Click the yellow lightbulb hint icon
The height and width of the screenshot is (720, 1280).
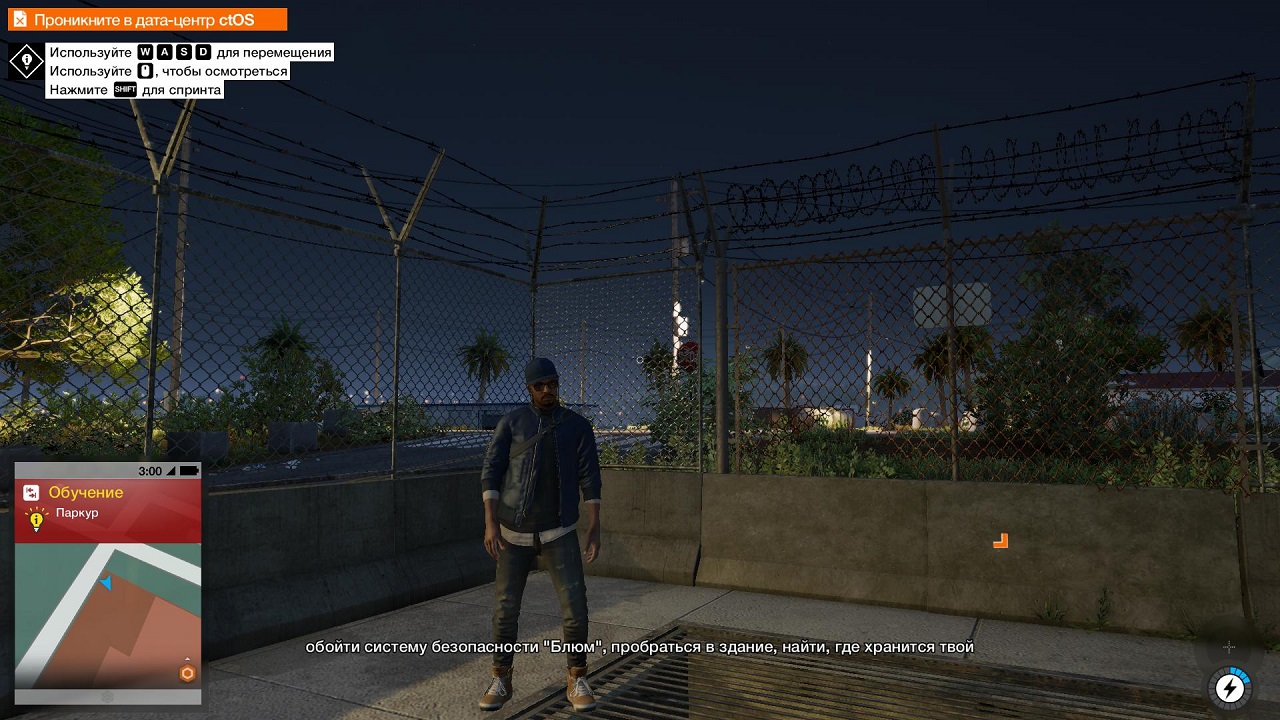point(36,518)
